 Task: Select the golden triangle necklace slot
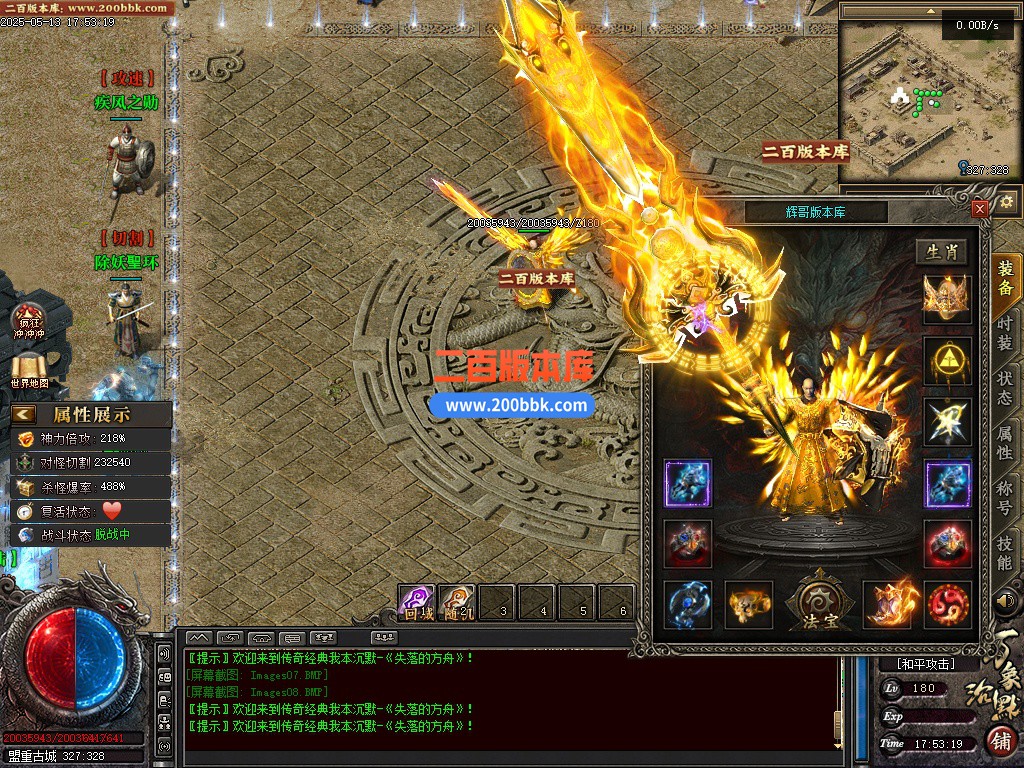pyautogui.click(x=947, y=361)
